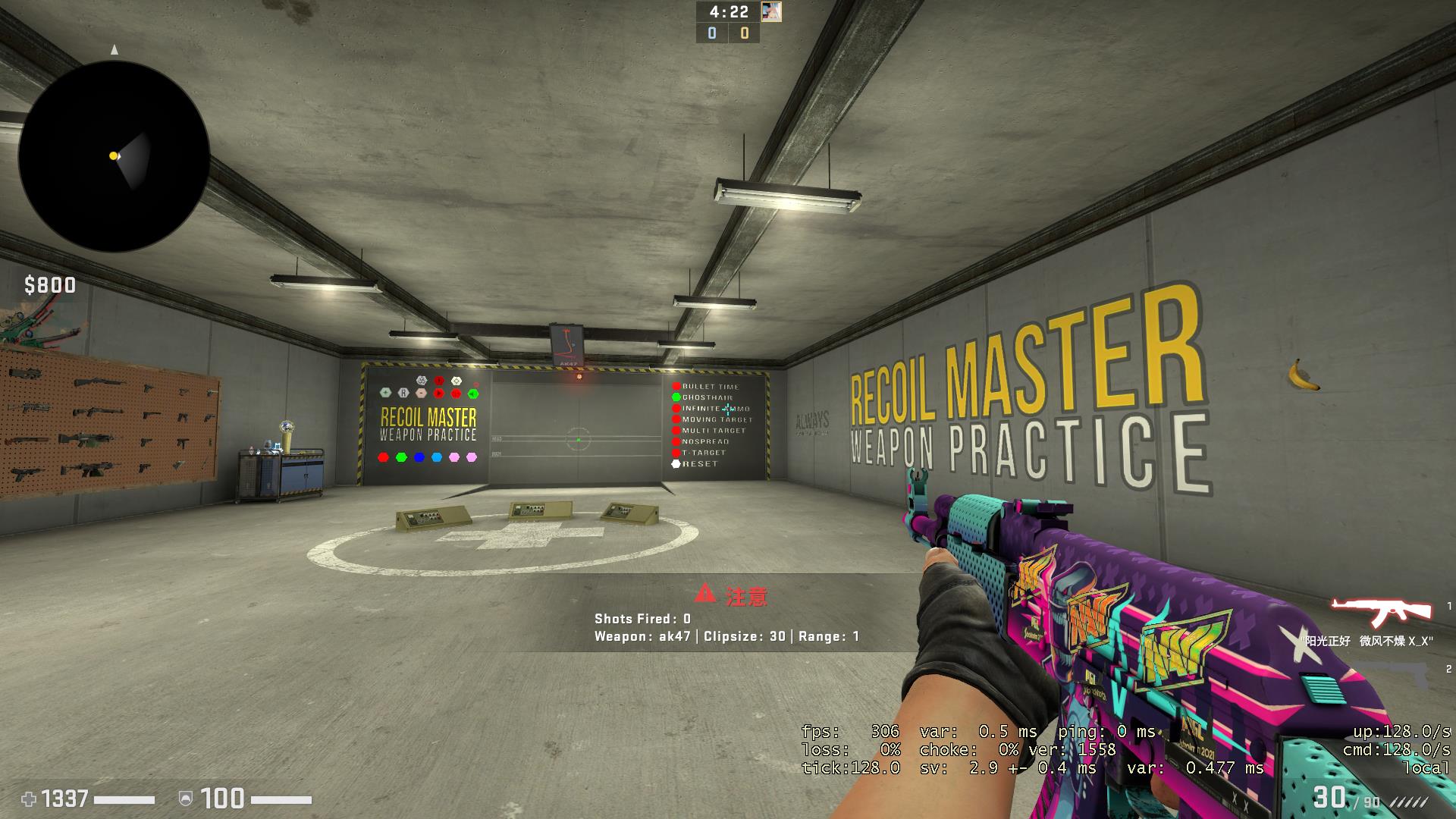The height and width of the screenshot is (819, 1456).
Task: Enable the BULLET TIME toggle
Action: 676,387
